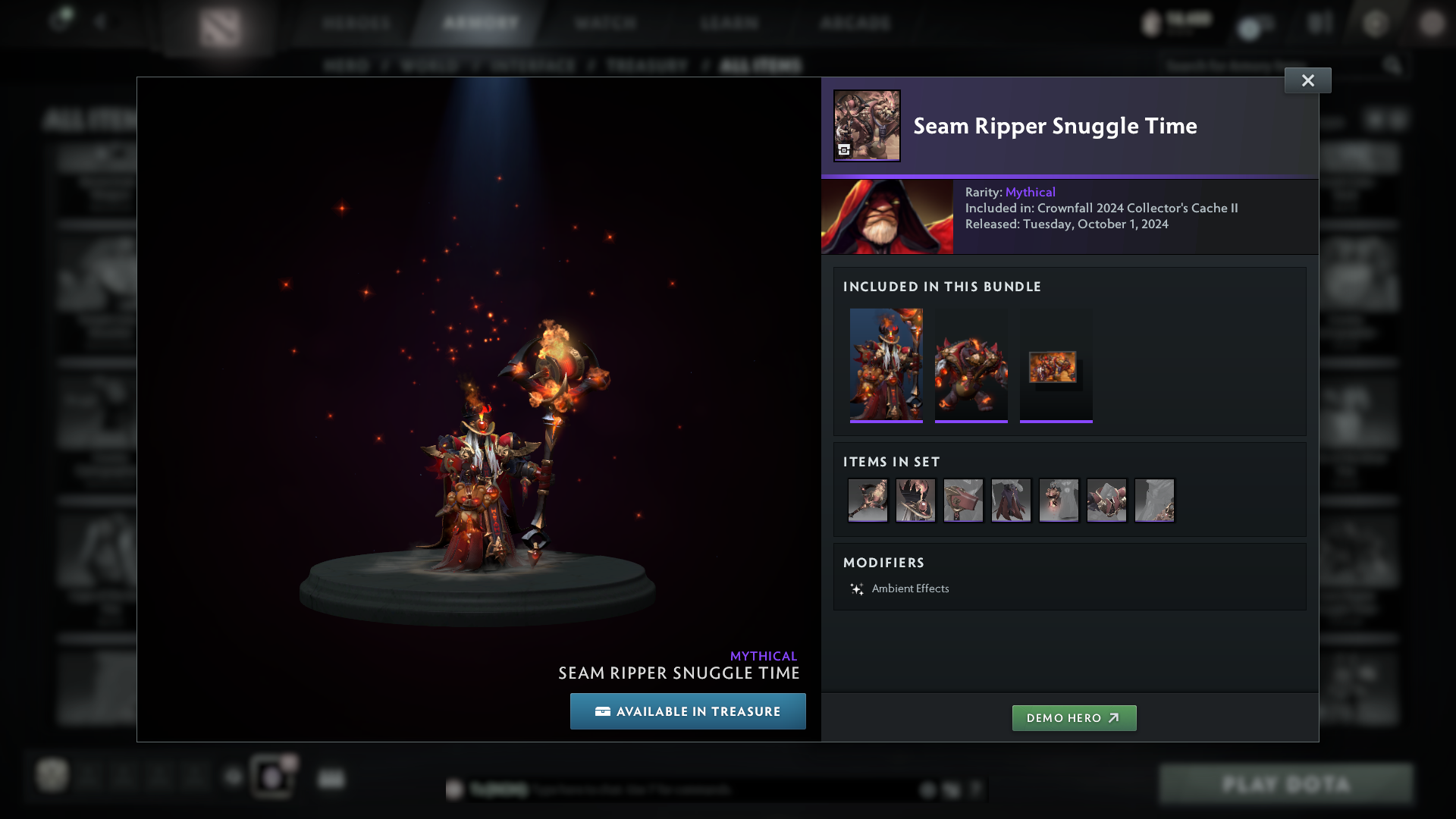Launch Demo Hero for this set
Viewport: 1456px width, 819px height.
pos(1074,718)
